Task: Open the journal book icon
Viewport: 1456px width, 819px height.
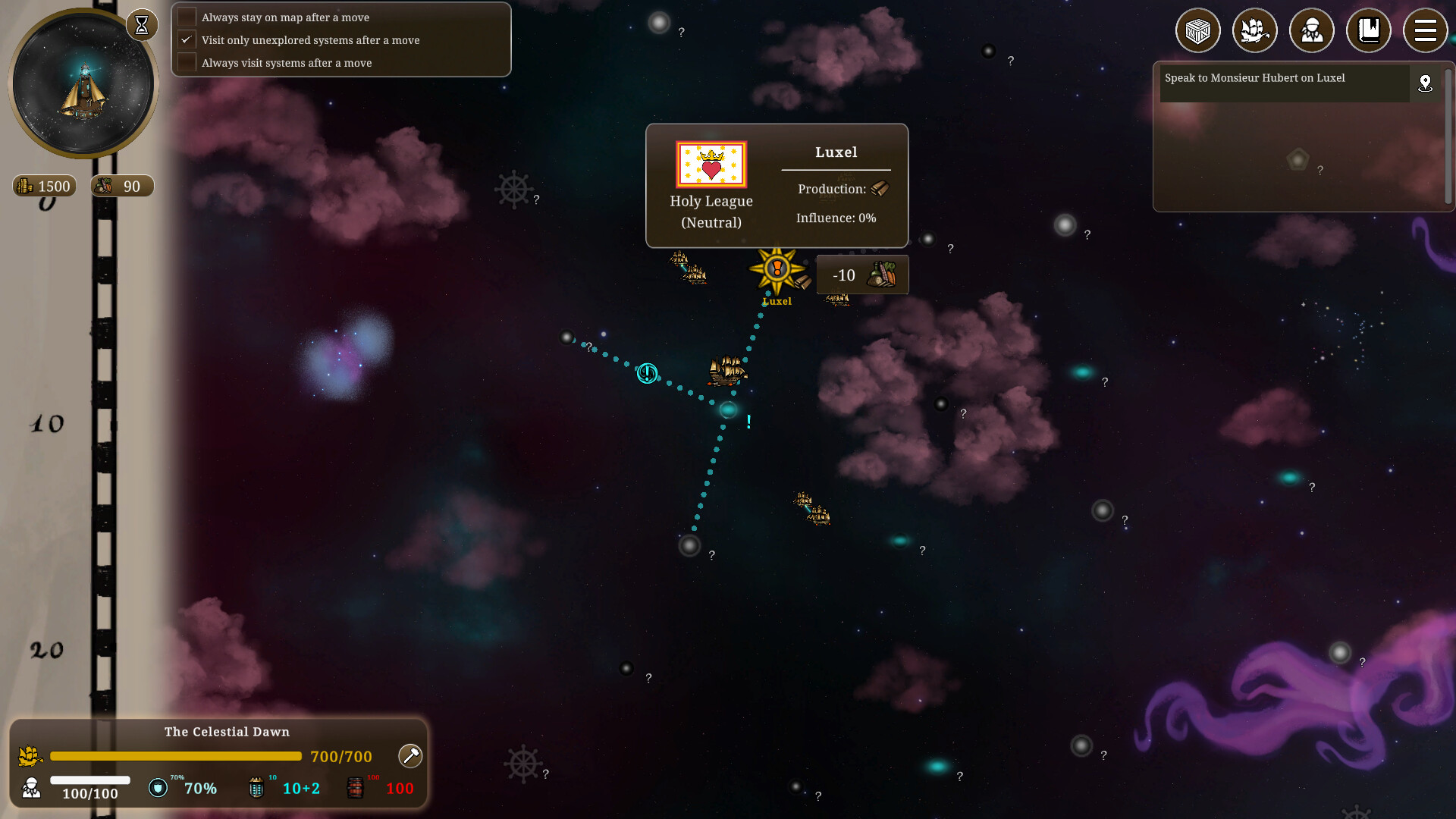Action: 1369,30
